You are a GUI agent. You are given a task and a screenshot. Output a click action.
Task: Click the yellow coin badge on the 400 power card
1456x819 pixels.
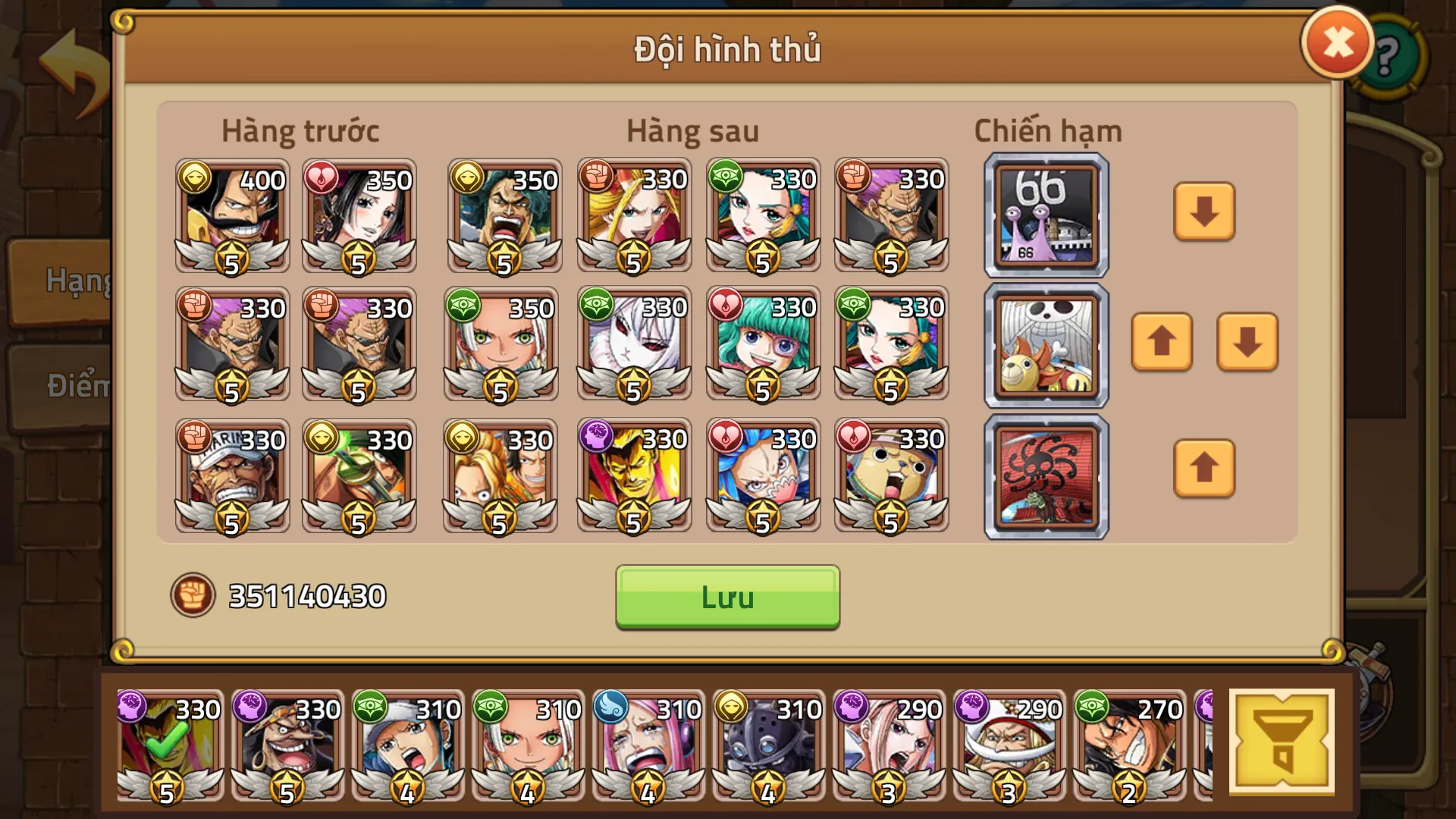point(196,180)
